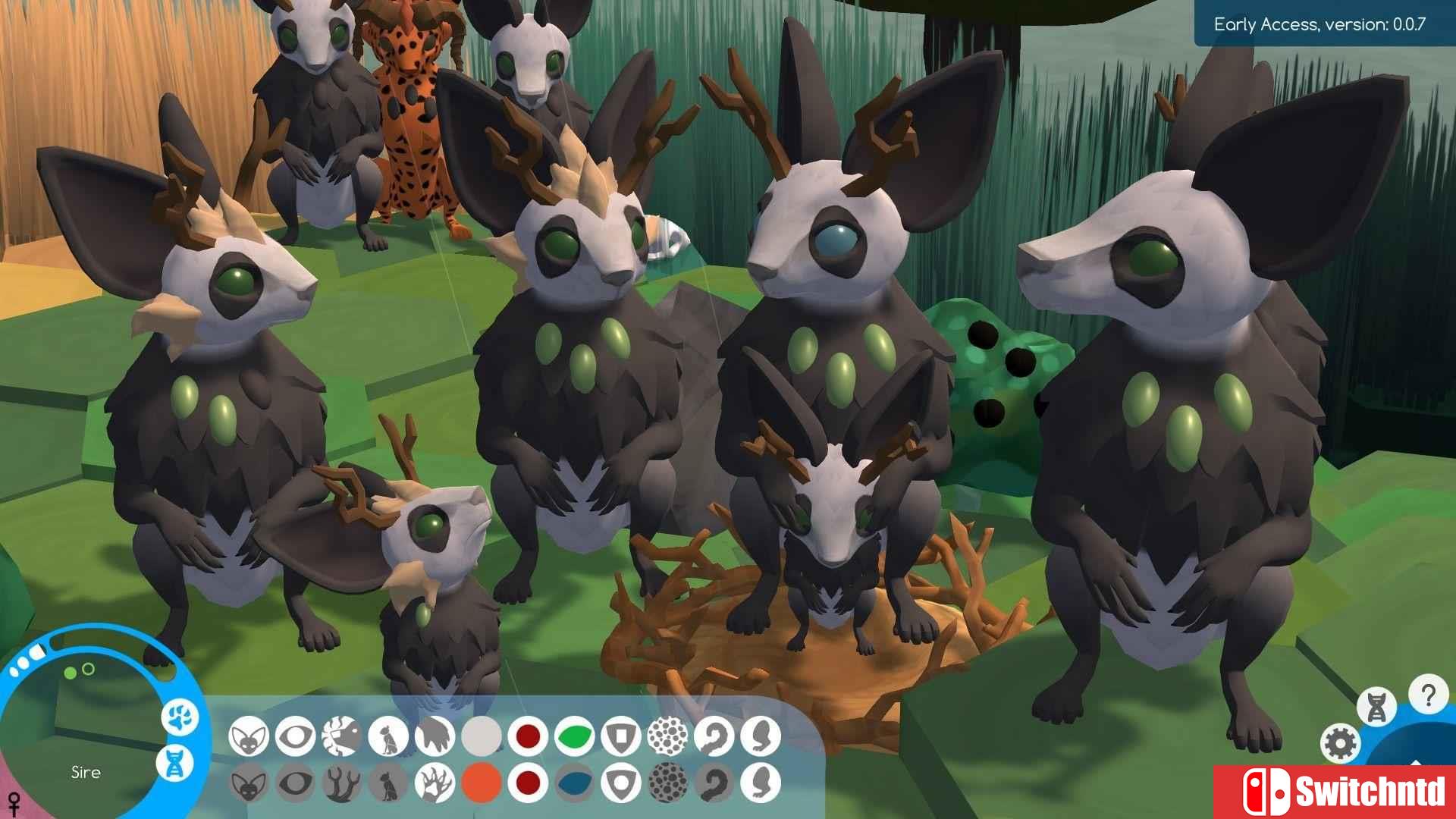This screenshot has width=1456, height=819.
Task: Click the white fox-ears gene icon
Action: tap(248, 736)
